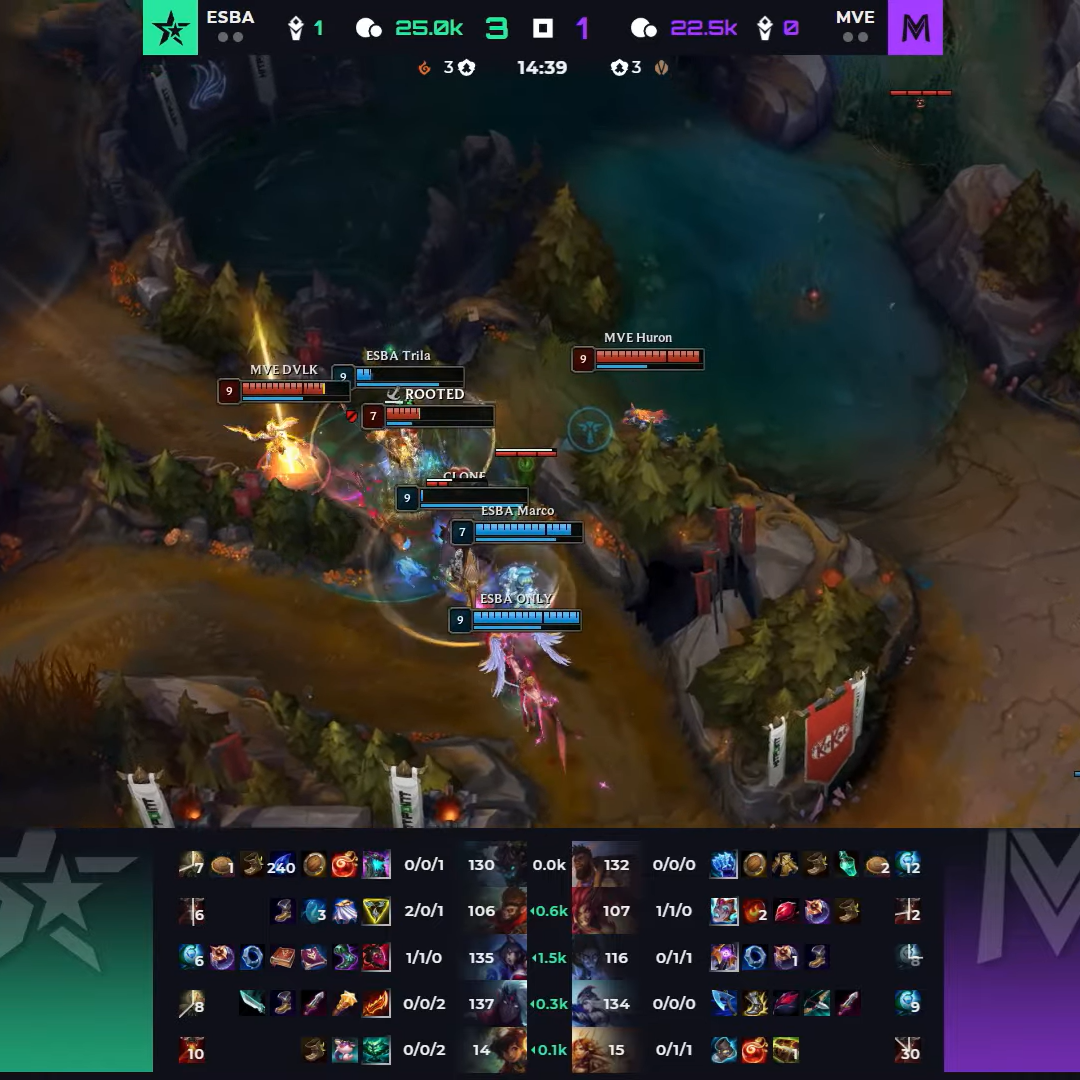Click the treasure chest item icon
Image resolution: width=1080 pixels, height=1080 pixels.
tap(786, 1050)
